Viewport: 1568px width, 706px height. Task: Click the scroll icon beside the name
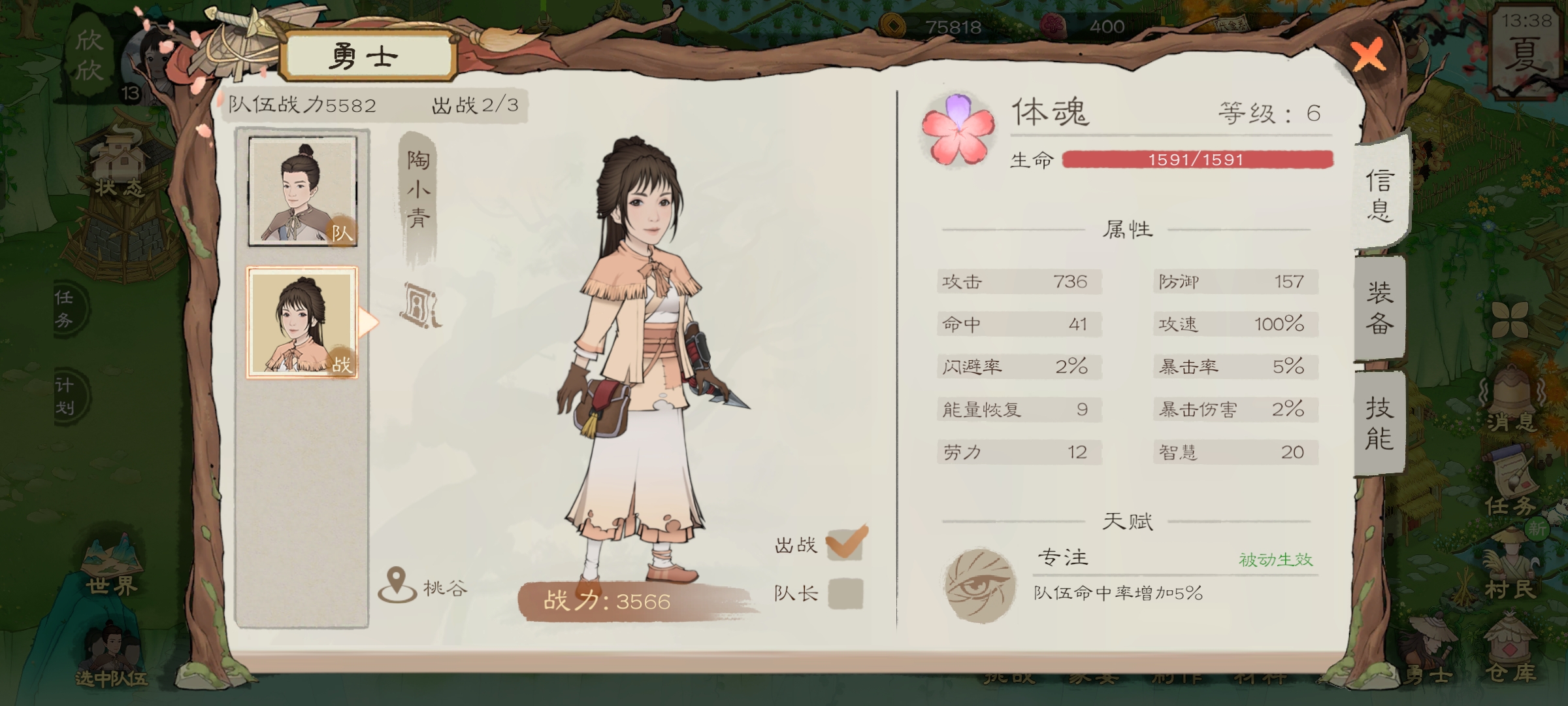click(421, 305)
